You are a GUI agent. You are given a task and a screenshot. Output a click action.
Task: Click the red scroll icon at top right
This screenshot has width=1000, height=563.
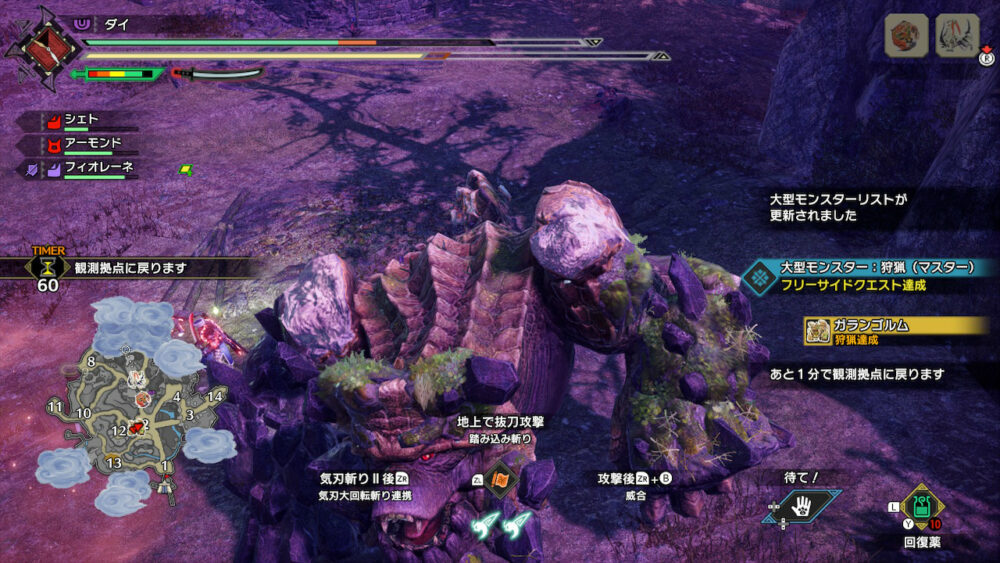click(906, 36)
